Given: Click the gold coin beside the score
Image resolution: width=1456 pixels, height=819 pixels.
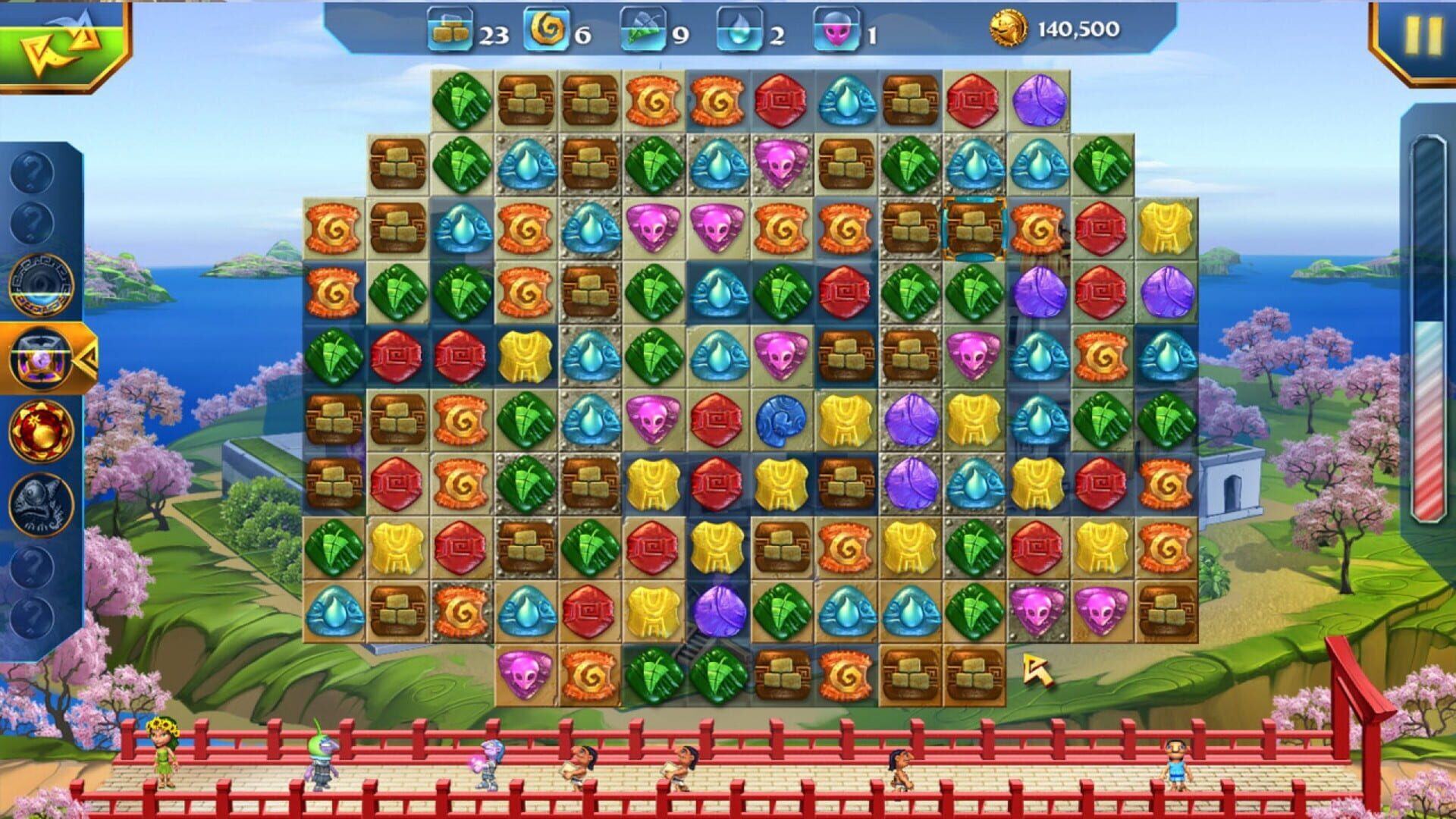Looking at the screenshot, I should (x=1009, y=29).
